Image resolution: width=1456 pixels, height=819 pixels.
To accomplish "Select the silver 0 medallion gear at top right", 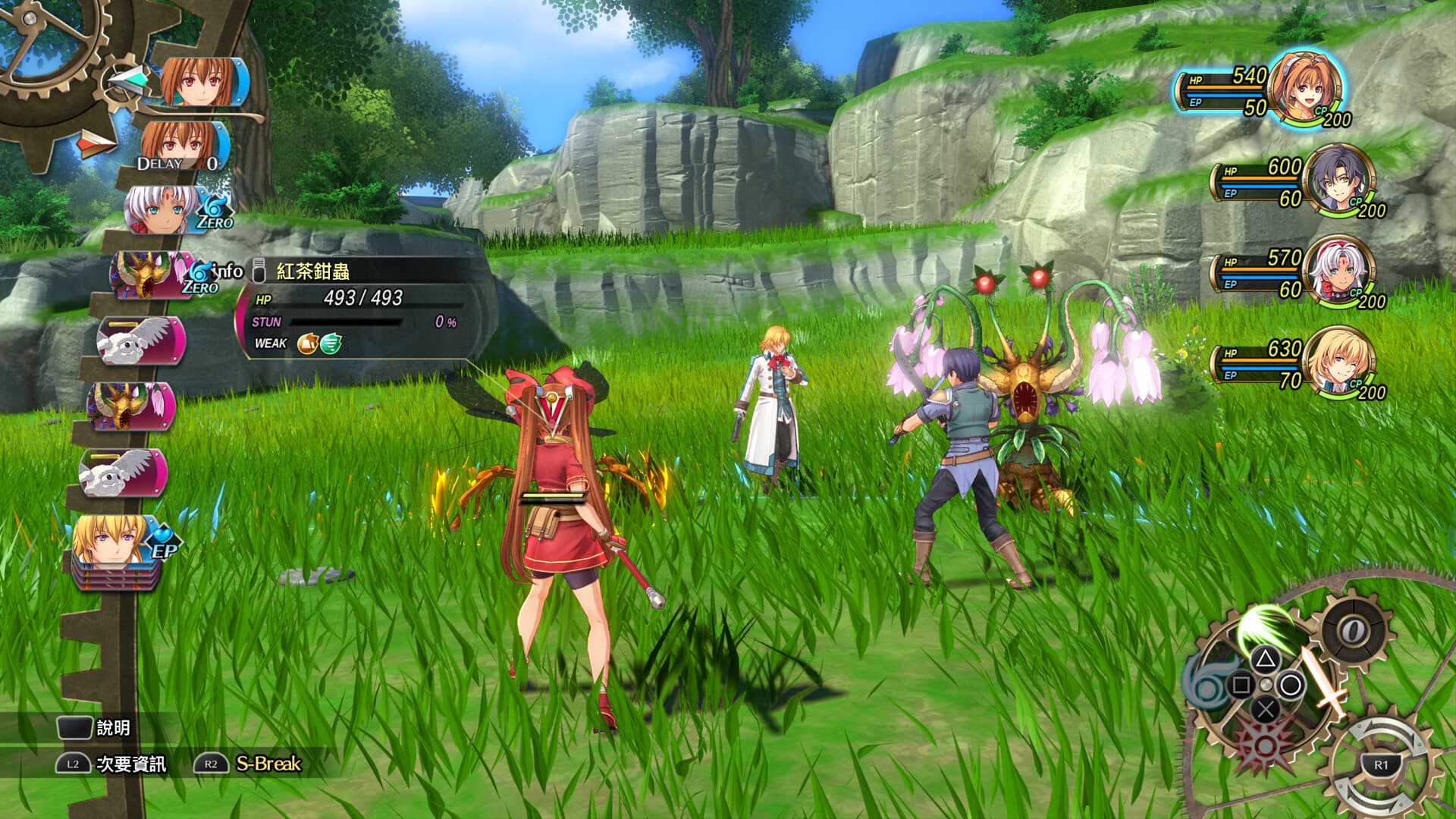I will (1353, 629).
